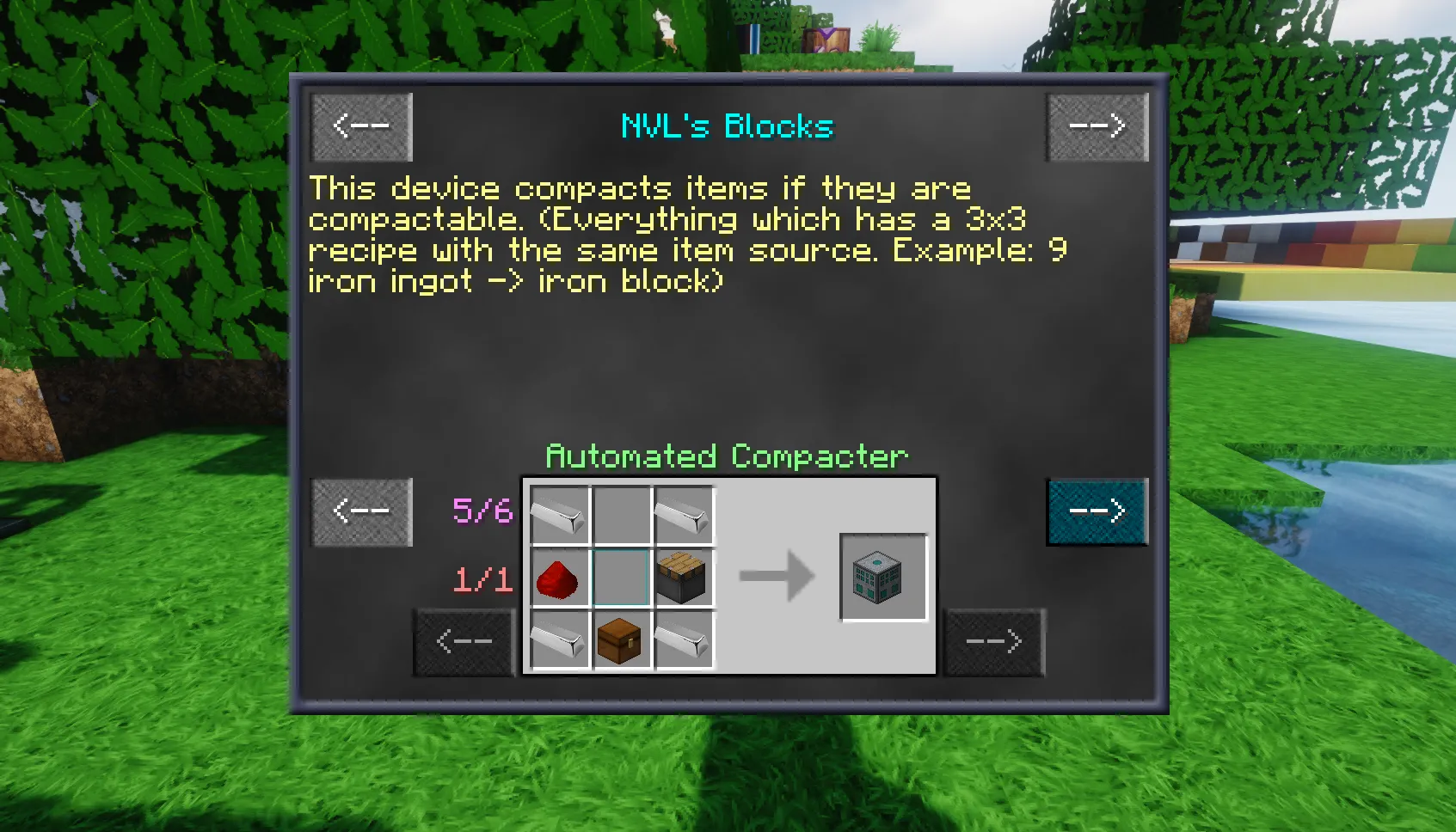Click the small forward arrow below the recipe

[x=992, y=642]
